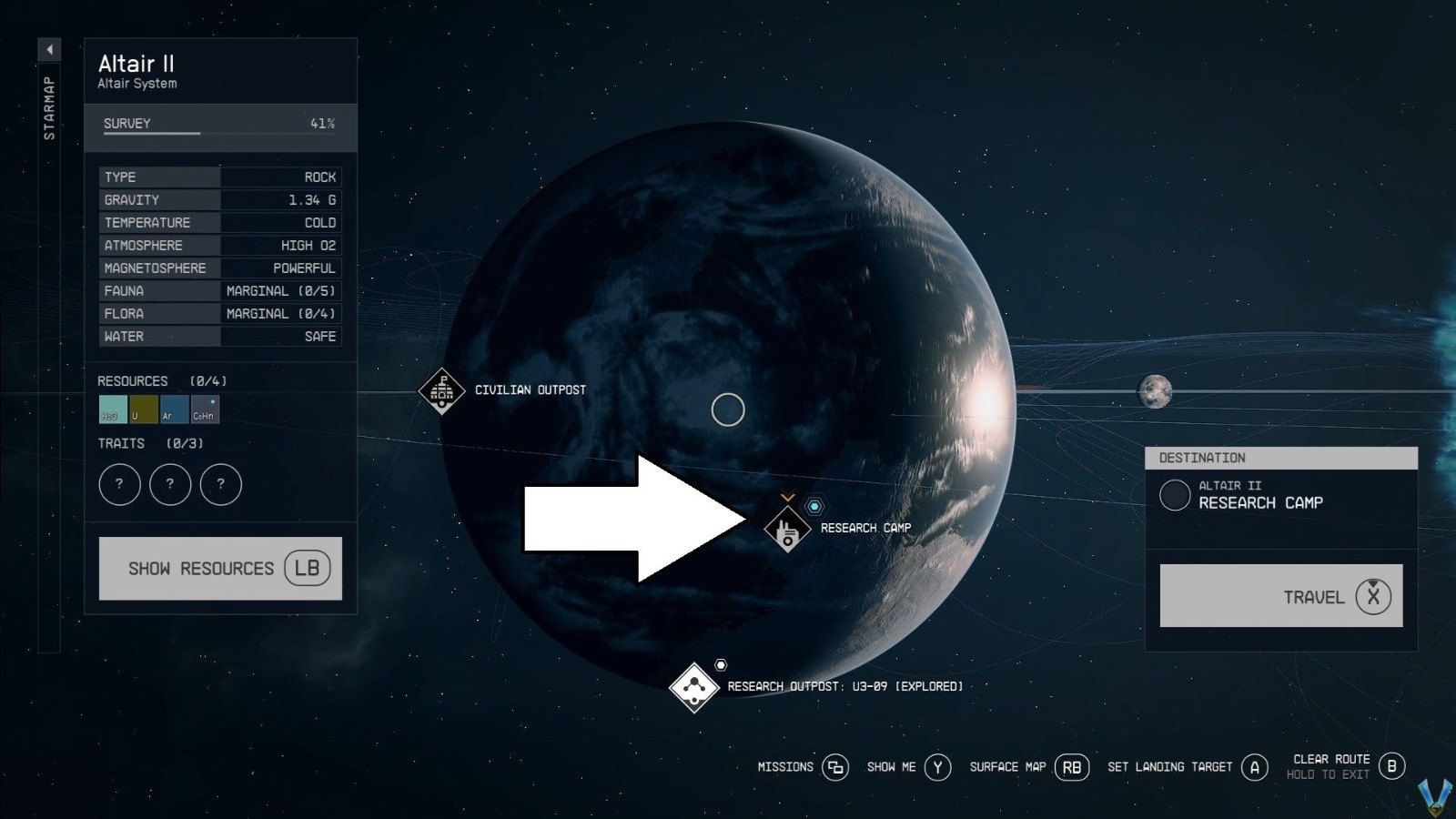Screen dimensions: 1456x819
Task: Click the Clear Route B icon
Action: tap(1392, 767)
